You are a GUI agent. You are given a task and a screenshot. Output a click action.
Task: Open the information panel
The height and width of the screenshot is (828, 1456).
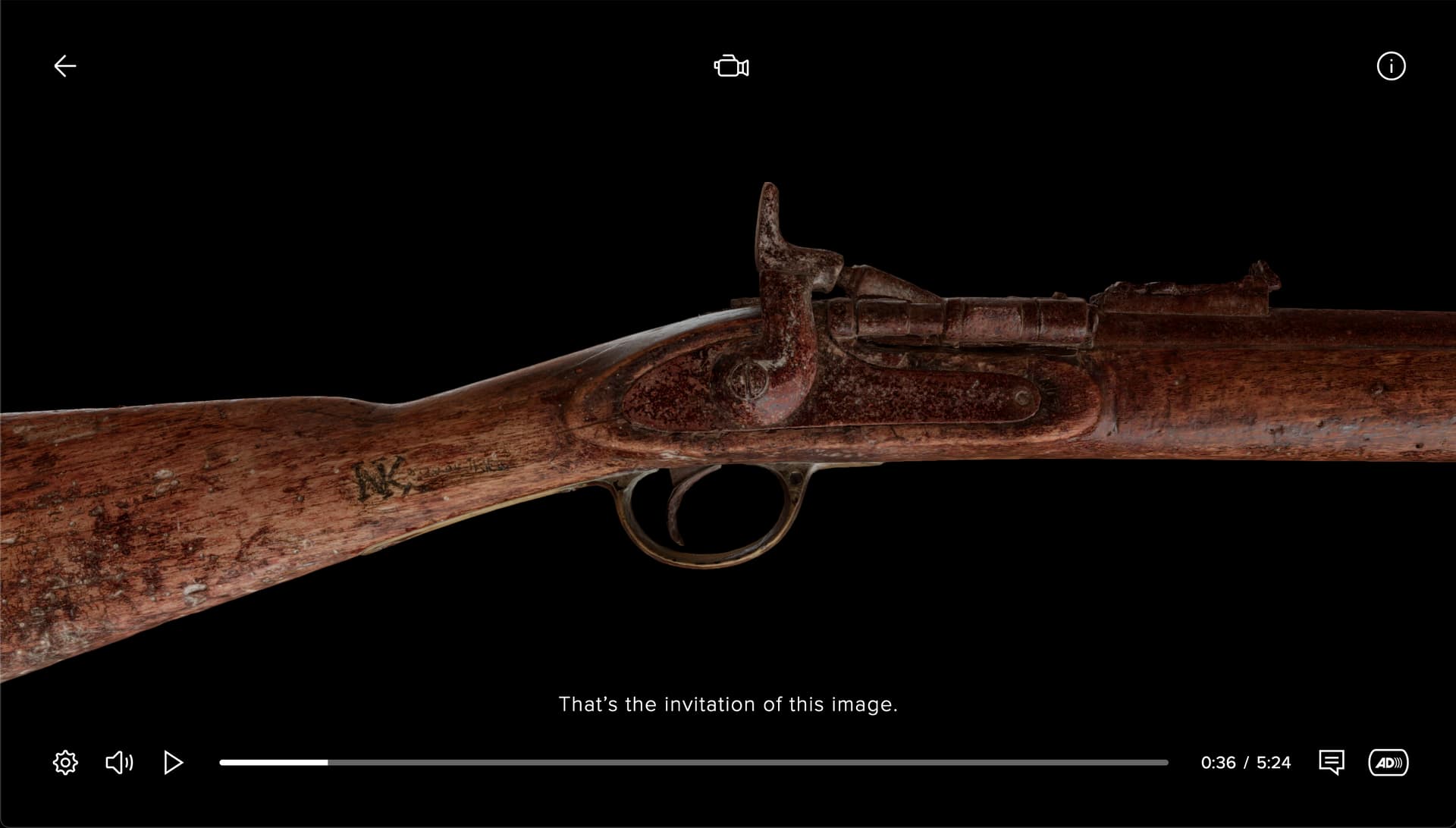pyautogui.click(x=1391, y=67)
